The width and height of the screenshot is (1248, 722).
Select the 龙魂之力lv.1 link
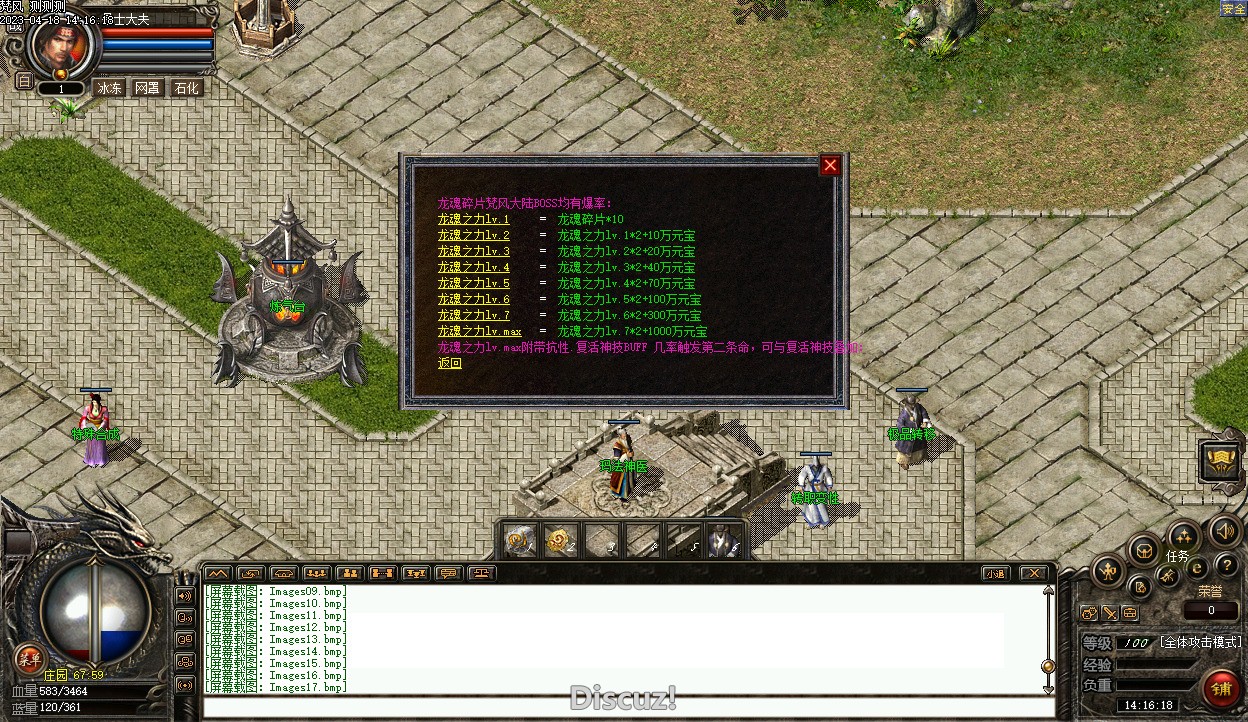click(473, 220)
